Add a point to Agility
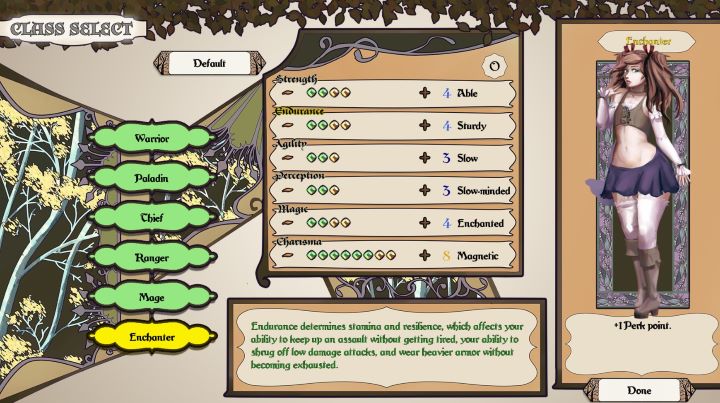720x403 pixels. pyautogui.click(x=424, y=158)
